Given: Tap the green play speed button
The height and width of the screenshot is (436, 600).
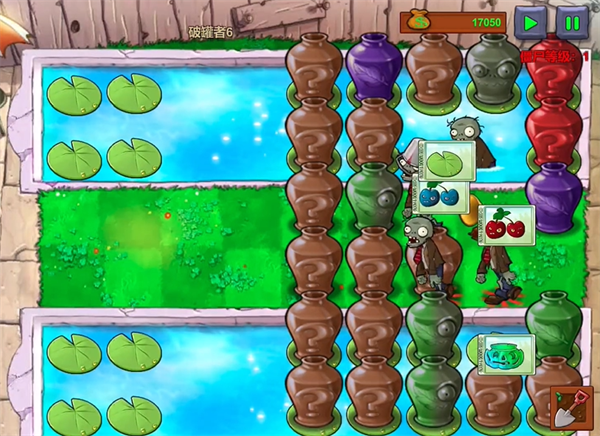Looking at the screenshot, I should (531, 21).
